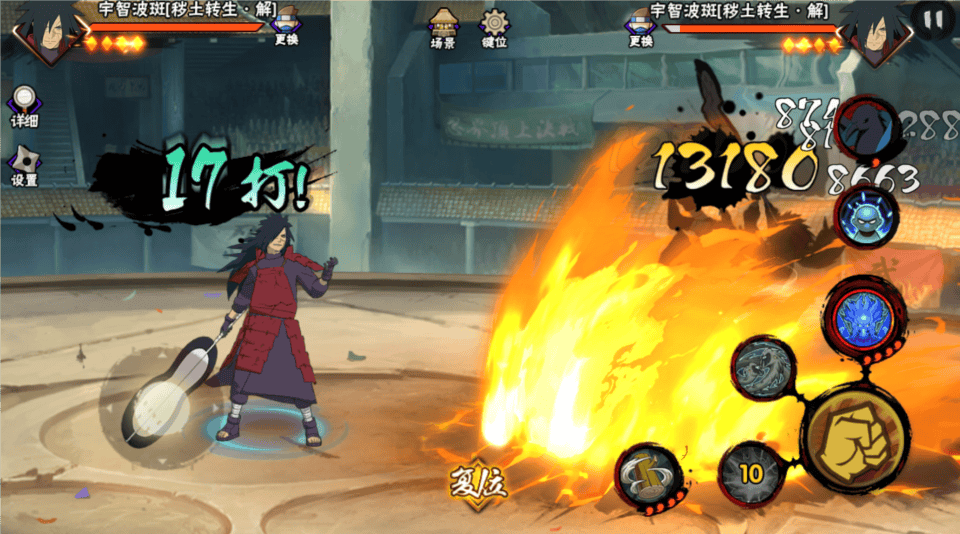
Task: Swap the right opponent's ninja with 更换
Action: tap(641, 27)
